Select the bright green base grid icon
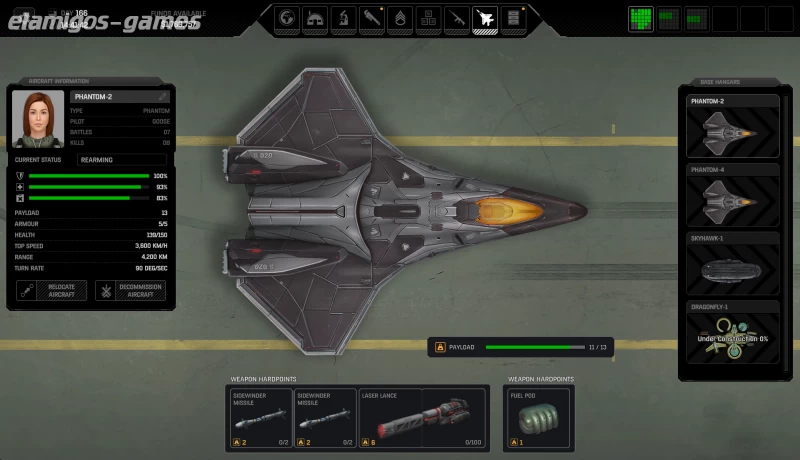This screenshot has height=460, width=800. (641, 18)
